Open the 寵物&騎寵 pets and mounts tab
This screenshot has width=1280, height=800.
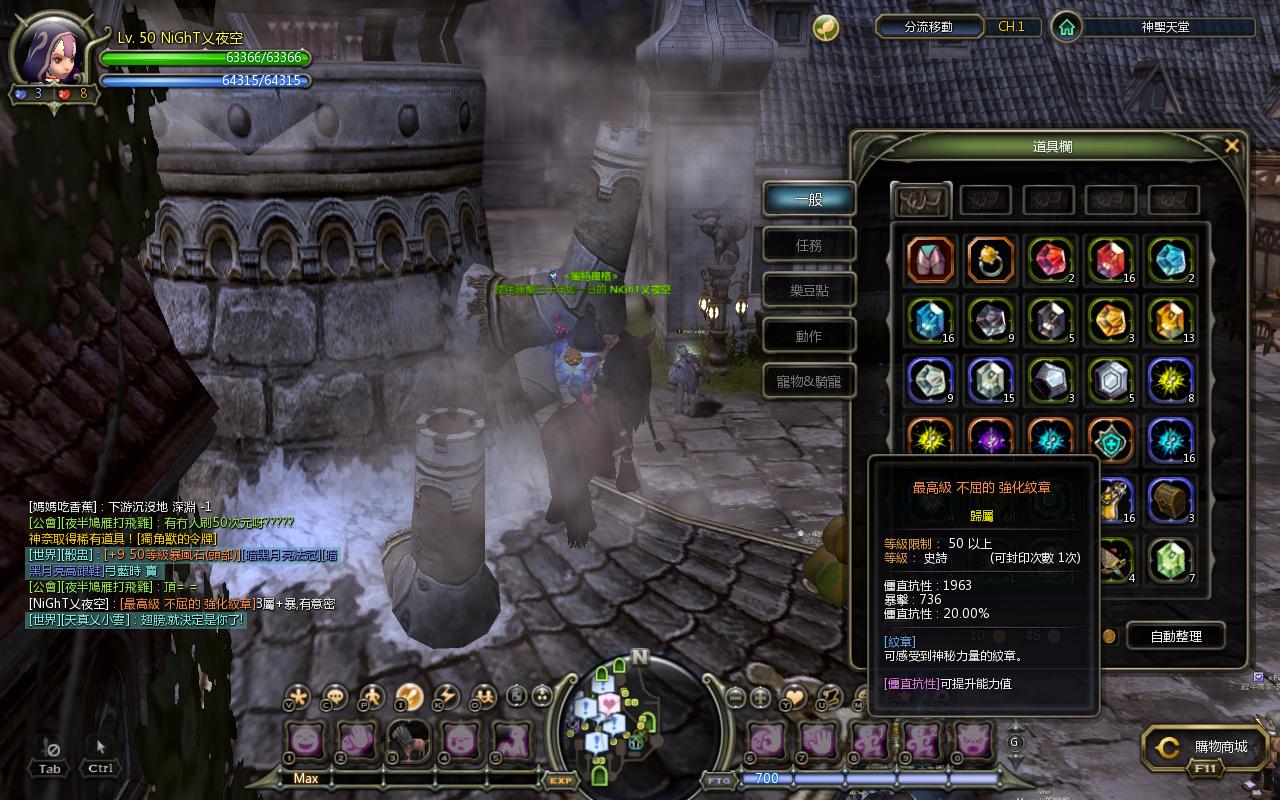click(809, 382)
